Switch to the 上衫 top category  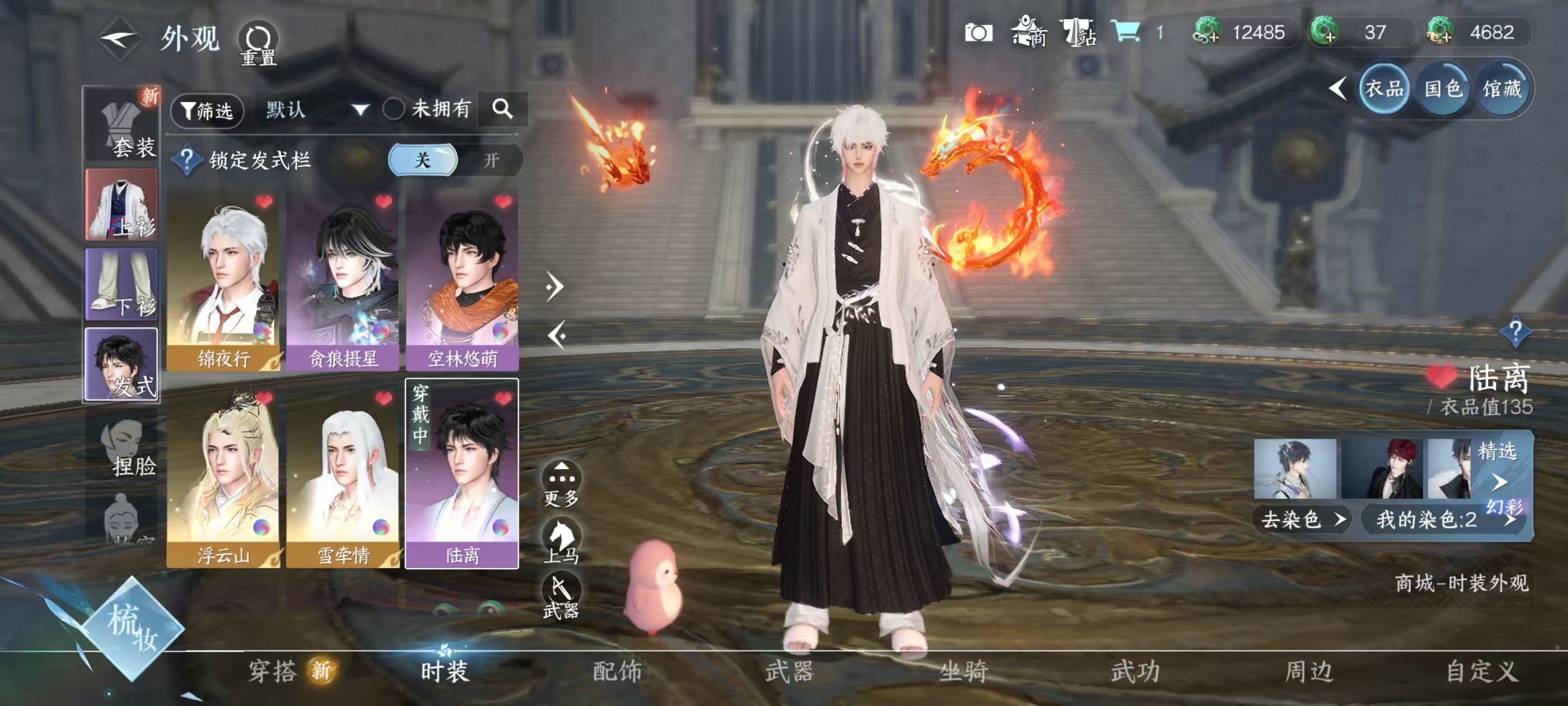click(122, 205)
